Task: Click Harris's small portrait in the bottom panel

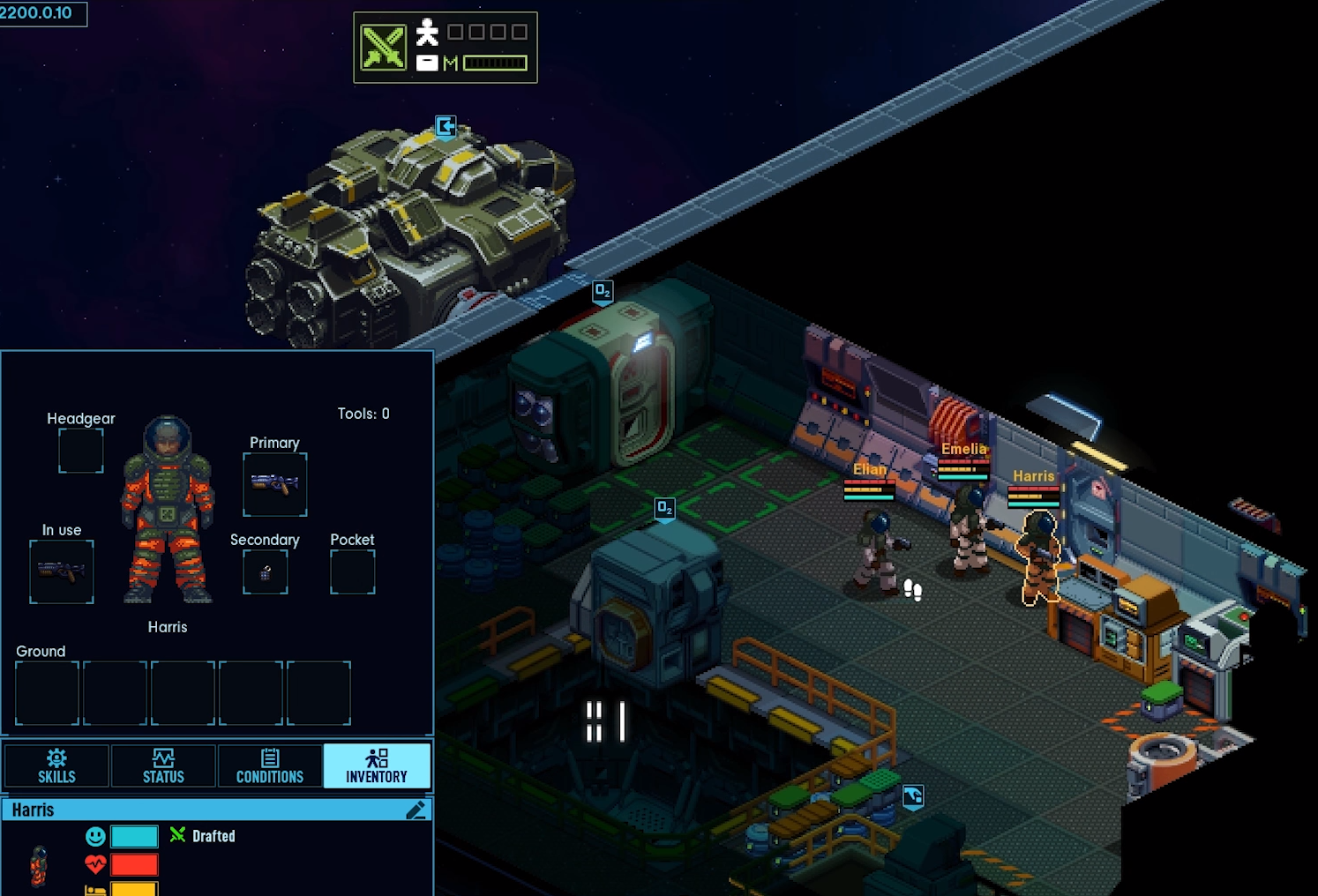Action: coord(39,865)
